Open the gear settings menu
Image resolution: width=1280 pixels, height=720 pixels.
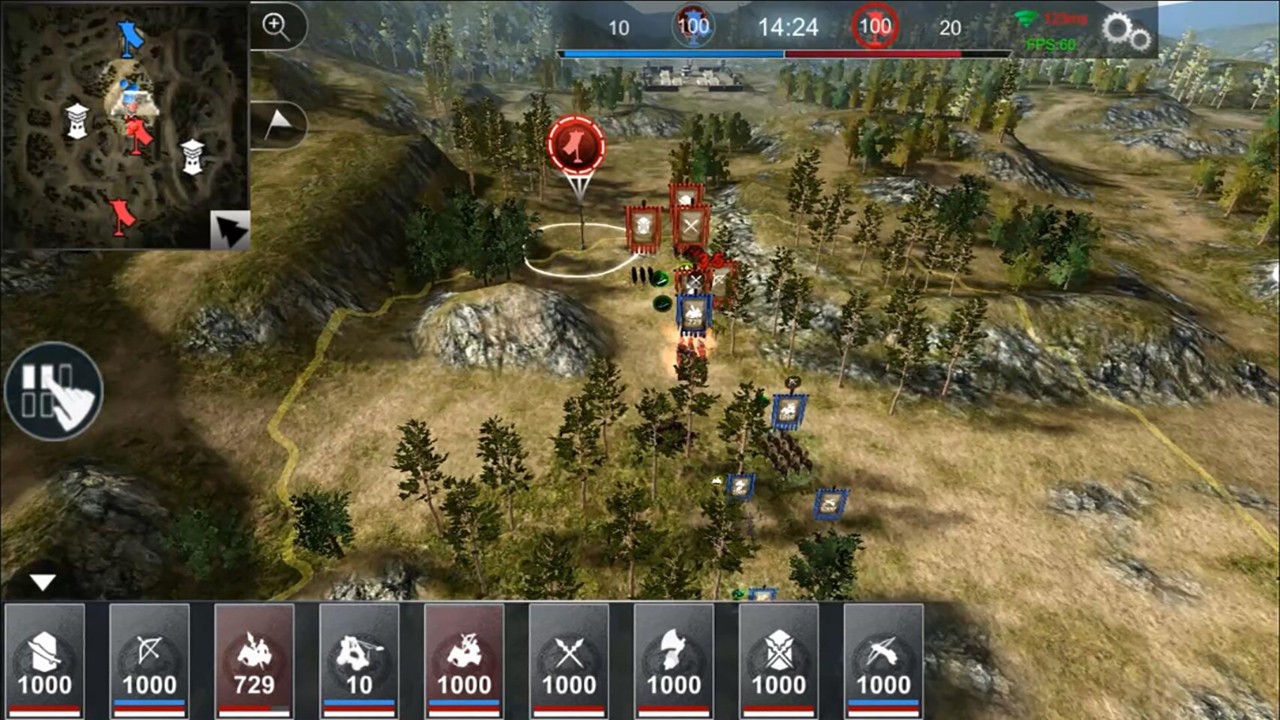pos(1127,31)
